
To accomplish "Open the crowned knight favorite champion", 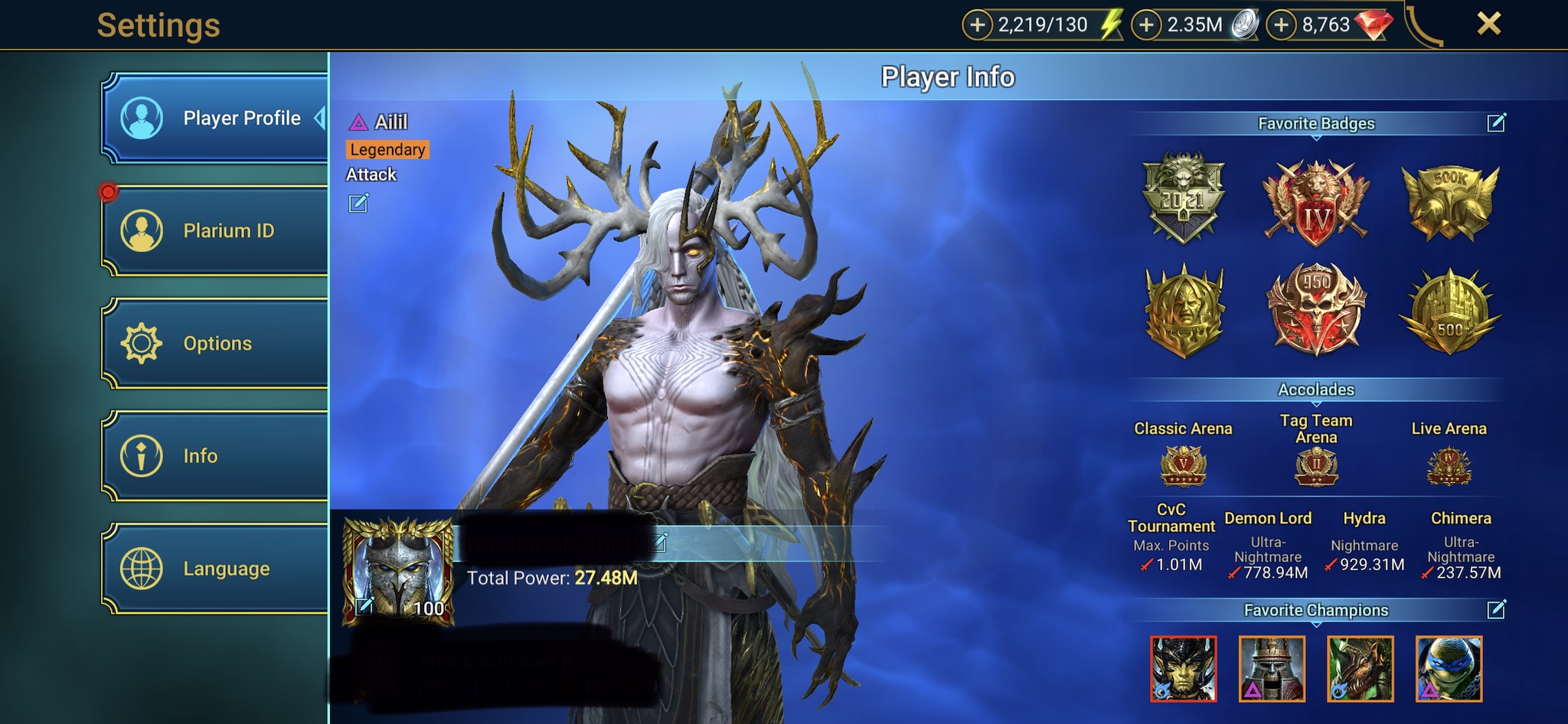I will pyautogui.click(x=1272, y=669).
